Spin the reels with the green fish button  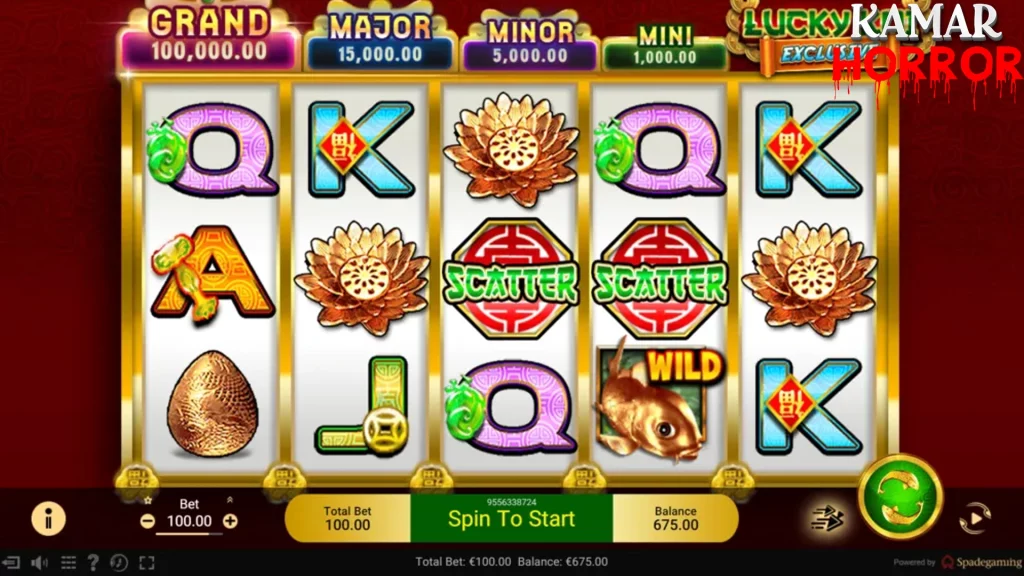(x=900, y=495)
